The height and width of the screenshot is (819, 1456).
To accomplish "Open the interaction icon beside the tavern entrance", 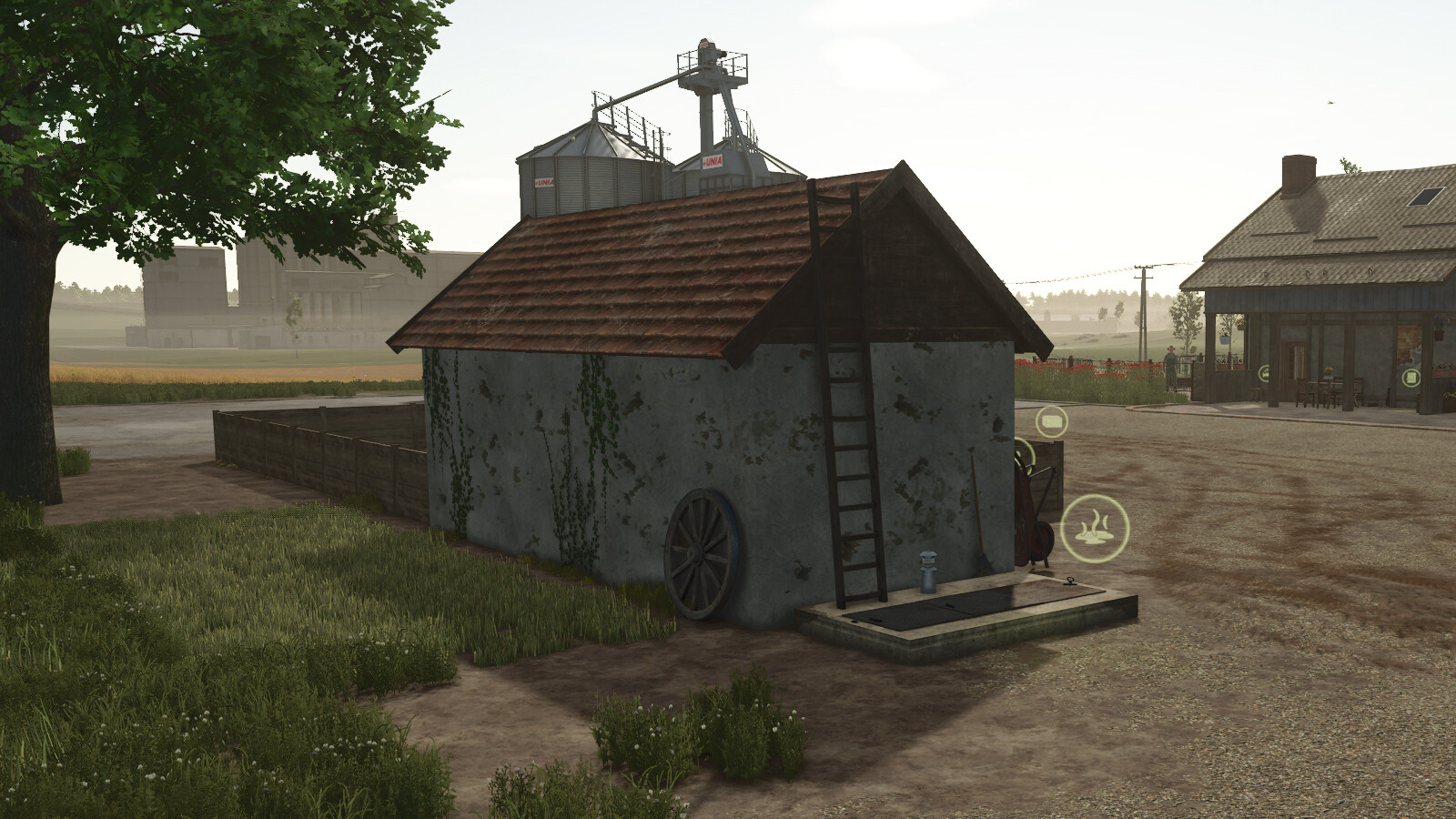I will click(1264, 372).
